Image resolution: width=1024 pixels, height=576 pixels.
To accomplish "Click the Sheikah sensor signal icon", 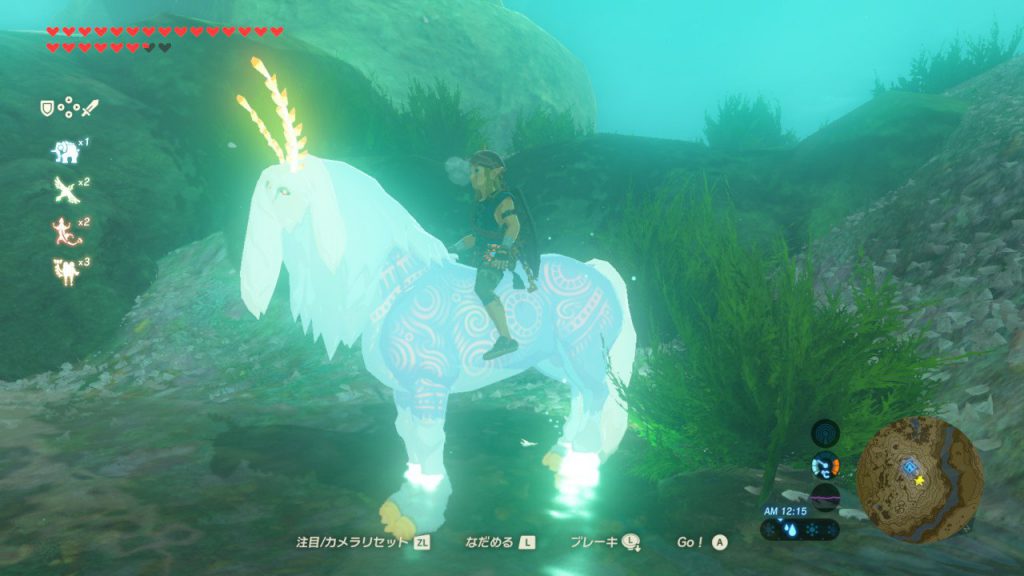I will 825,433.
